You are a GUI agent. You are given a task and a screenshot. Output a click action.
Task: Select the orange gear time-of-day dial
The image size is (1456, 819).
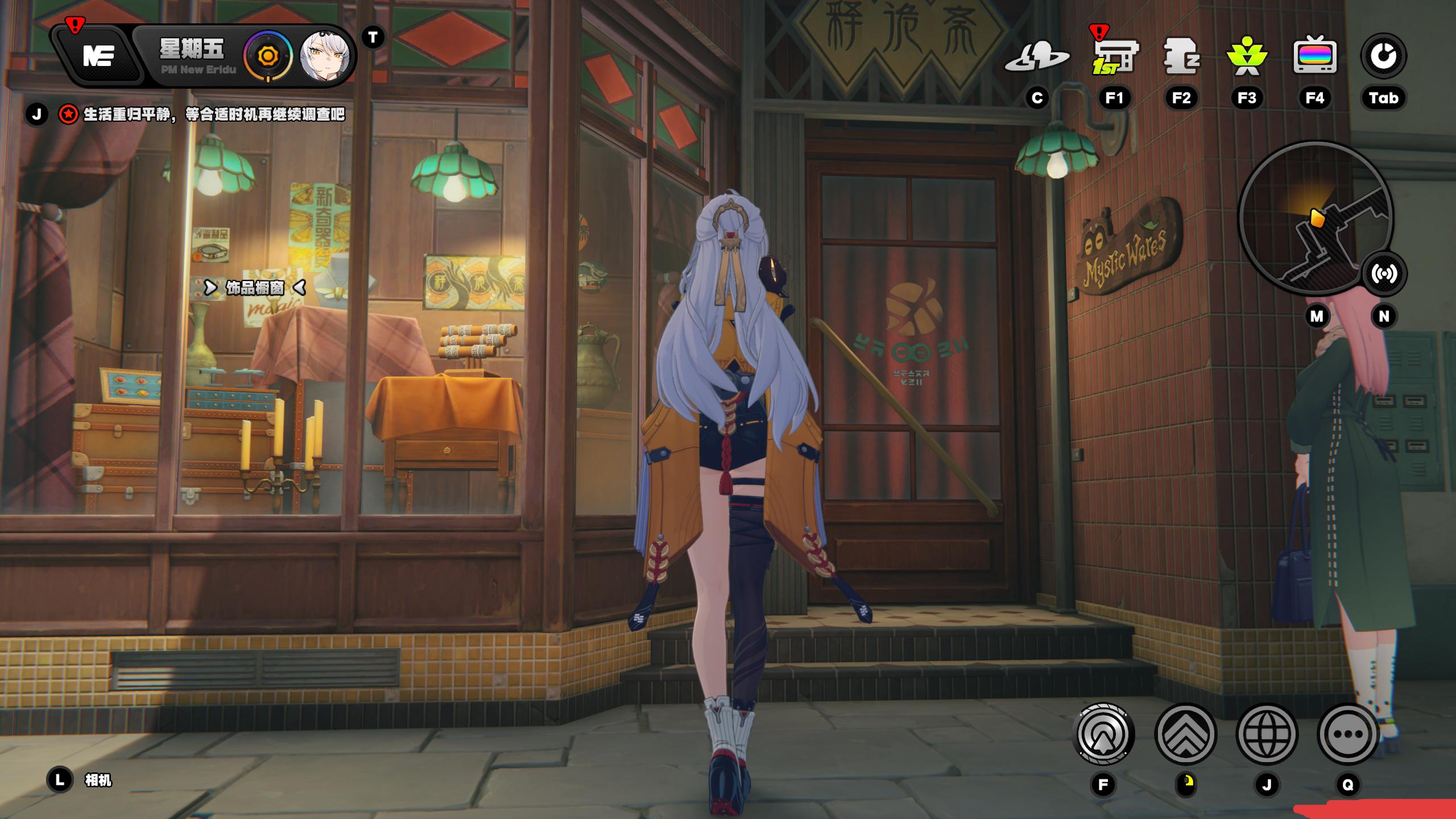click(x=267, y=56)
